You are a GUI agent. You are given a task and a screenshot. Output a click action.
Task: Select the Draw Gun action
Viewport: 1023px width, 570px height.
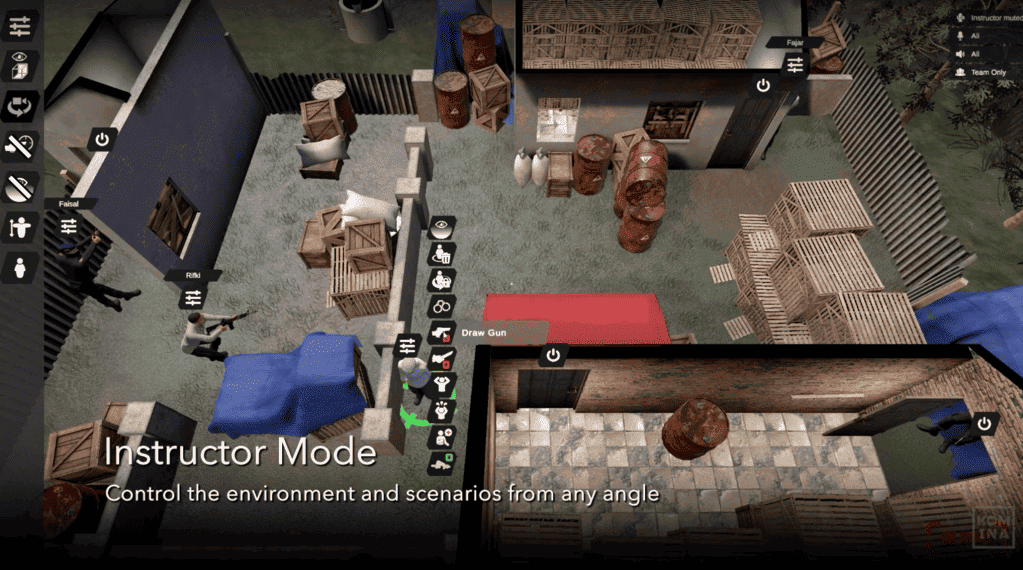coord(441,333)
